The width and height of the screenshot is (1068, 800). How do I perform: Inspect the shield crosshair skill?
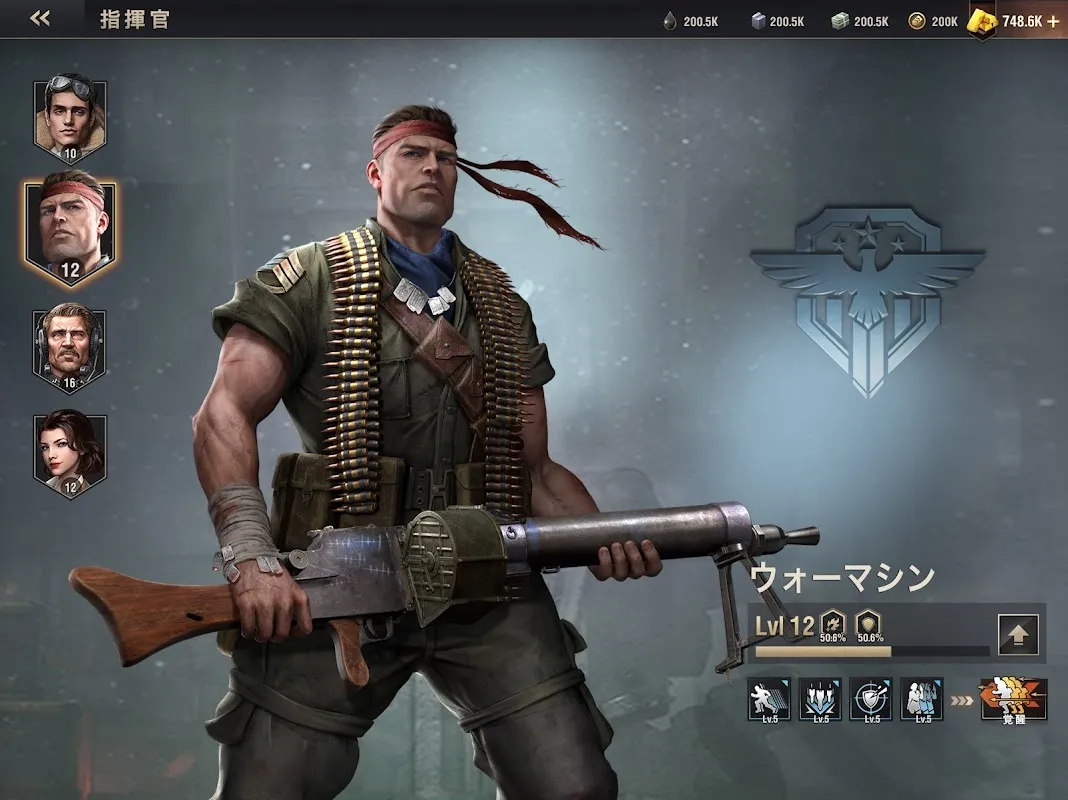point(871,699)
